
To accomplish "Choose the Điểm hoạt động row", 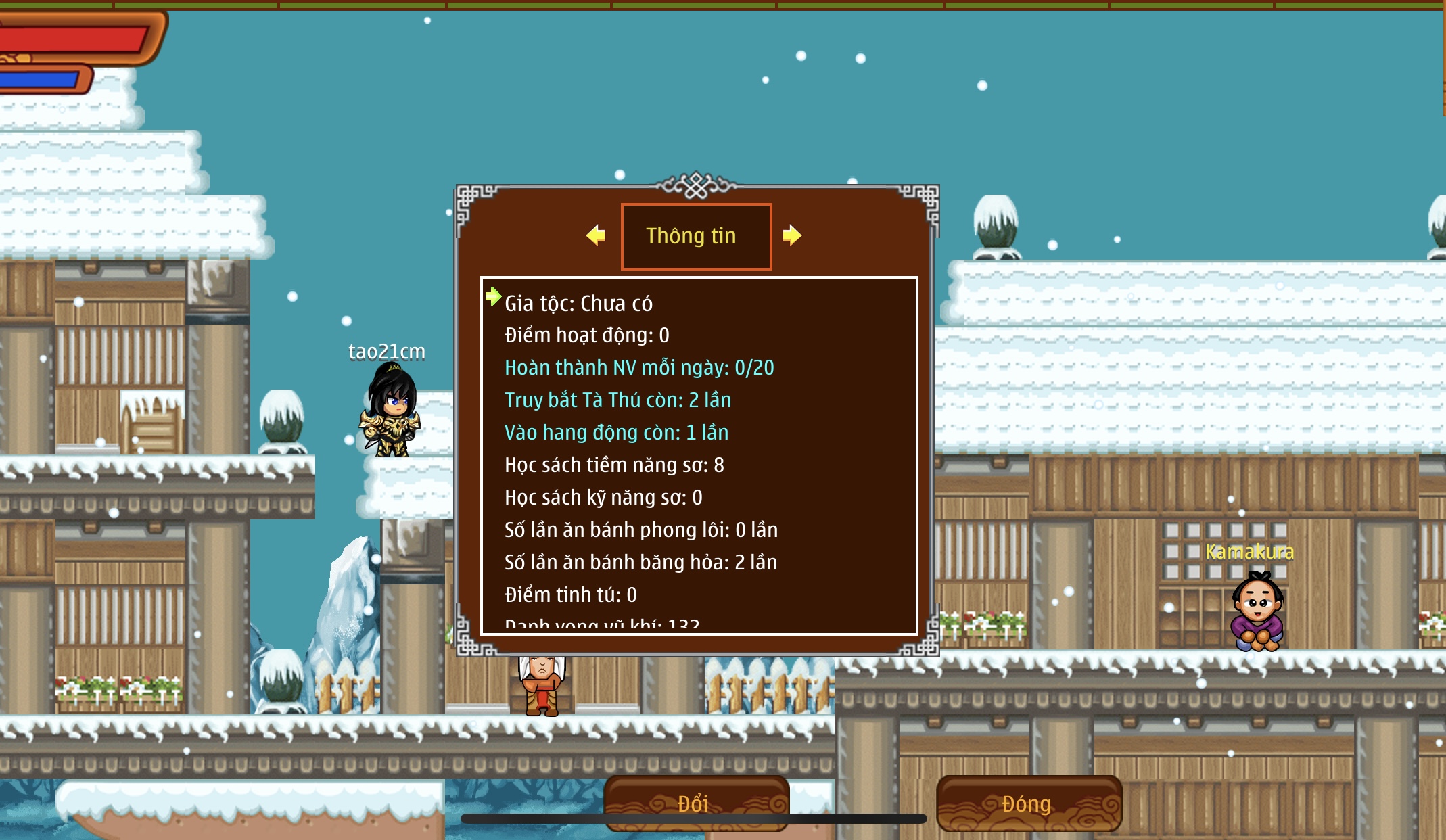I will pyautogui.click(x=586, y=335).
